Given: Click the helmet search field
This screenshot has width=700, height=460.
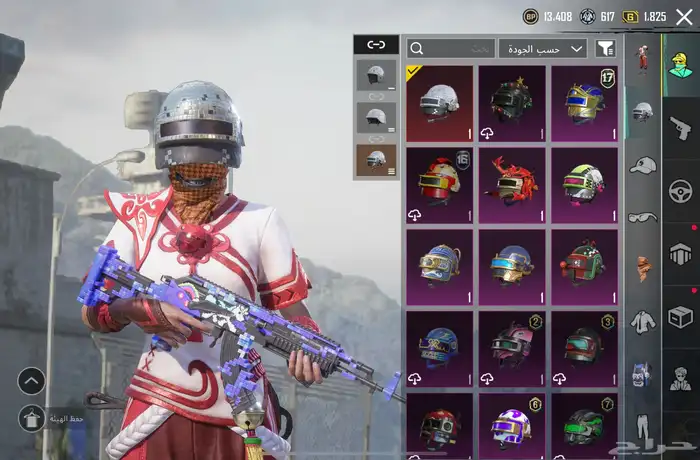Looking at the screenshot, I should [x=451, y=48].
